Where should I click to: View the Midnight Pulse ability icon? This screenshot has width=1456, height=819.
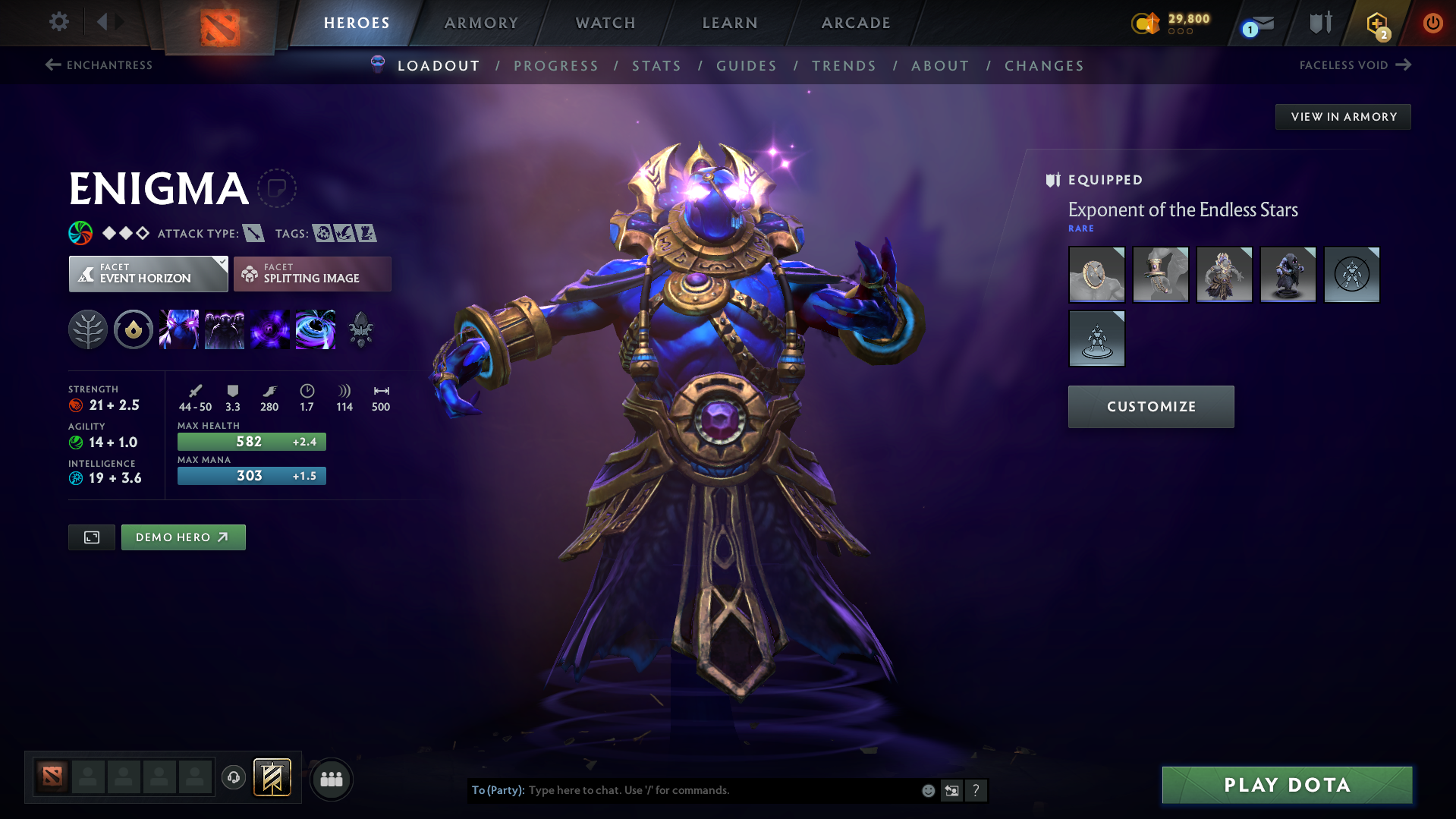[270, 329]
